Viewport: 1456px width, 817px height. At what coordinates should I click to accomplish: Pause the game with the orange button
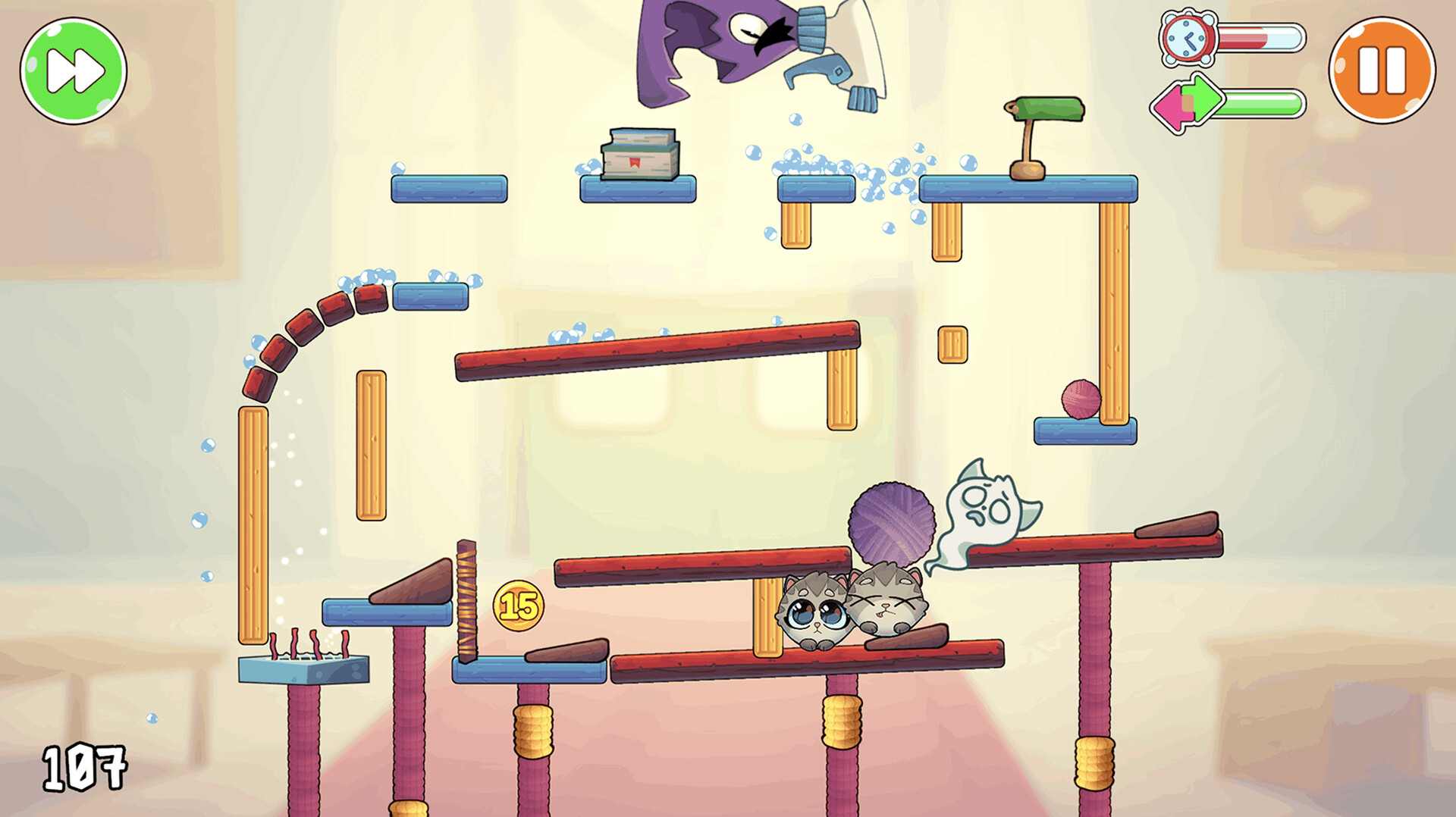[1381, 70]
